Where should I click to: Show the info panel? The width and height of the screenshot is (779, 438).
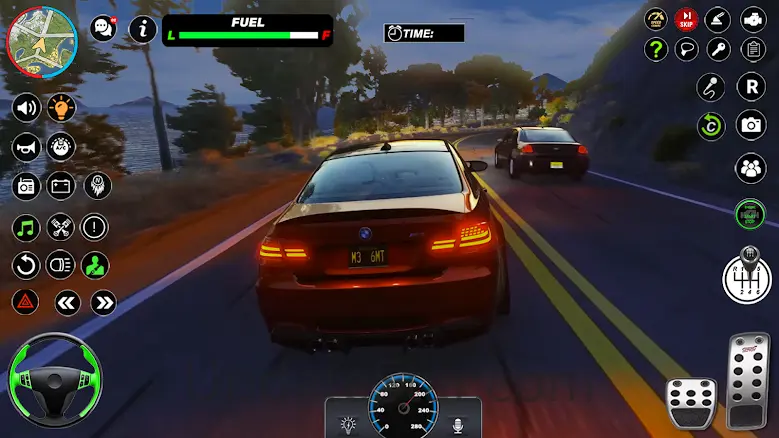[x=144, y=29]
